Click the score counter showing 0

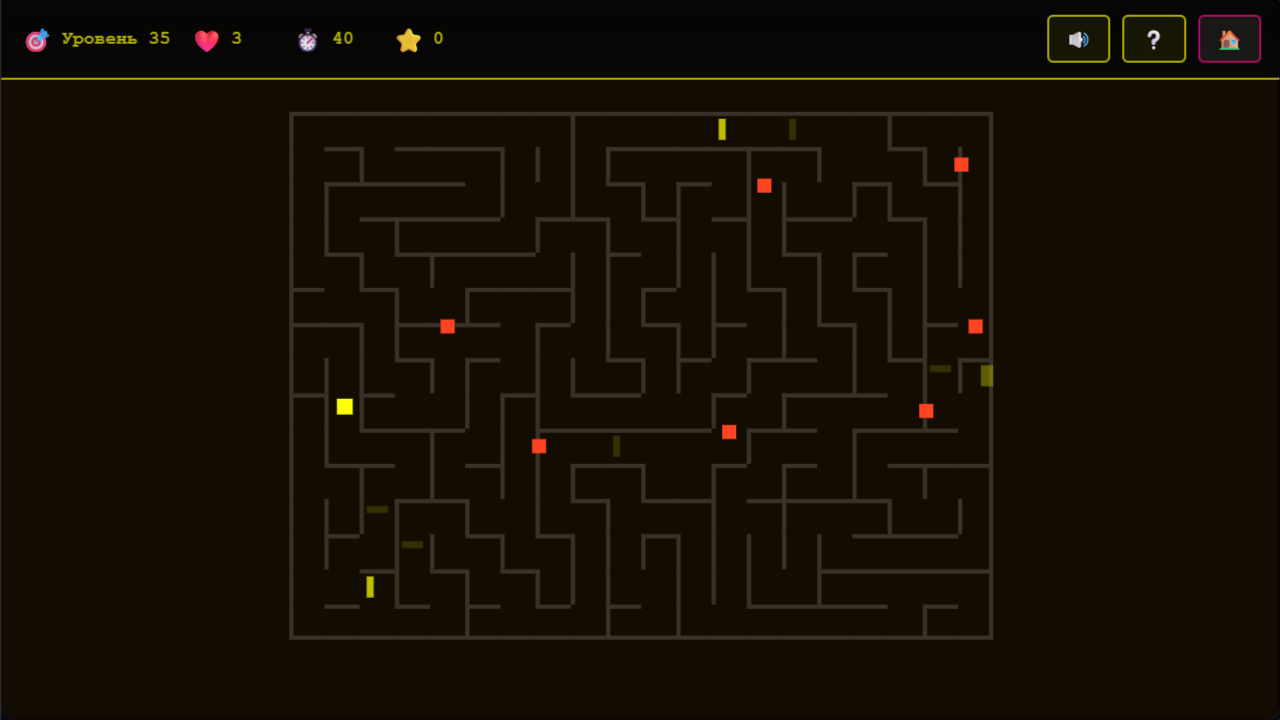[x=436, y=40]
